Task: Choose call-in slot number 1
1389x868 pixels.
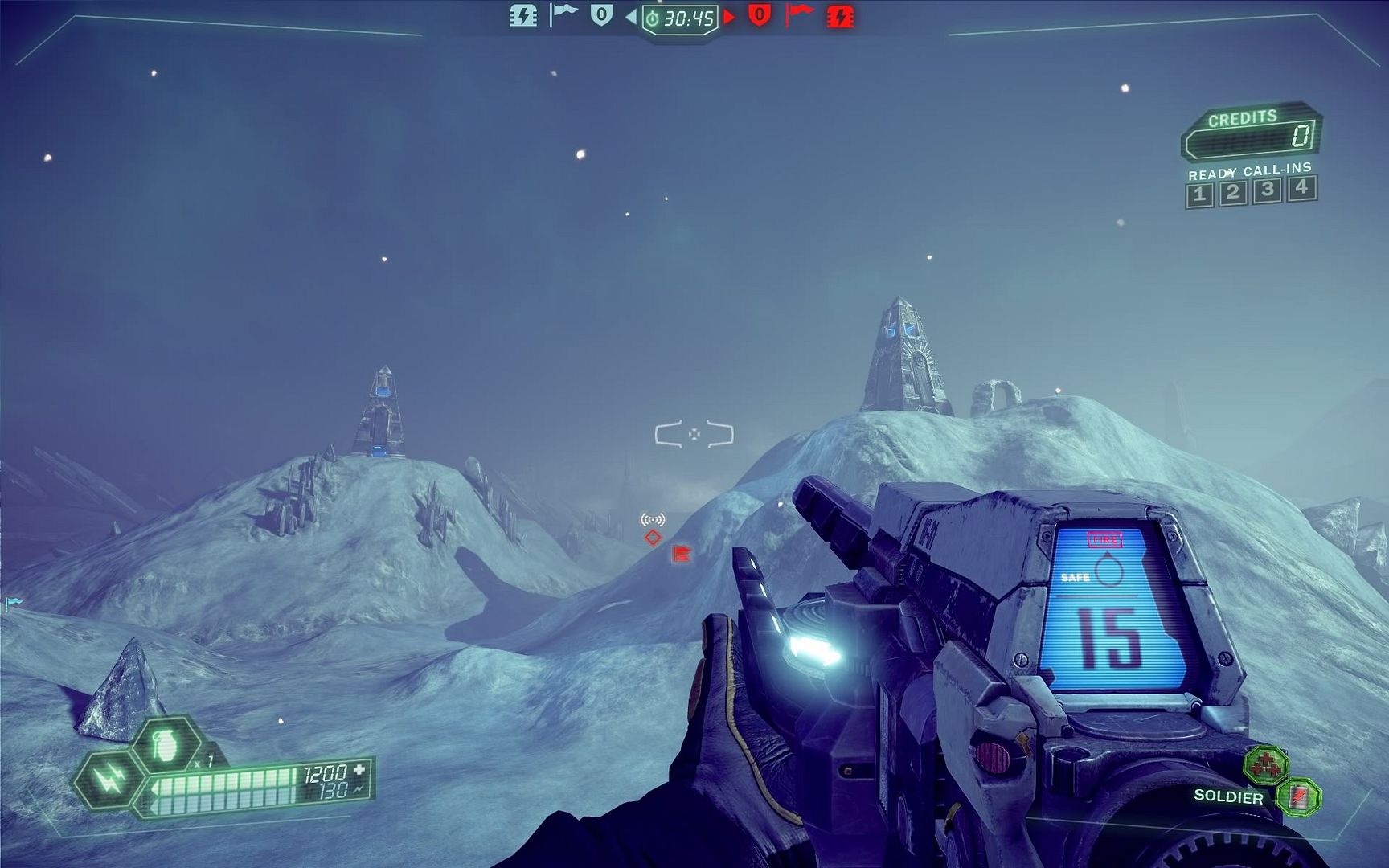Action: point(1199,194)
